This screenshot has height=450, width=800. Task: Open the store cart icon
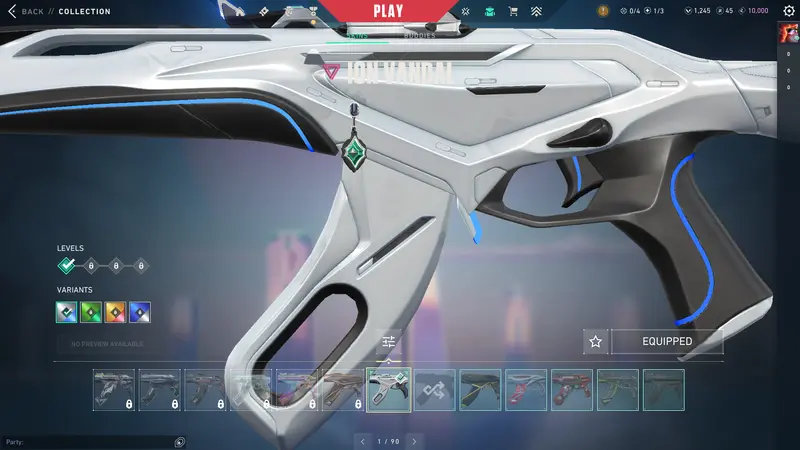pyautogui.click(x=513, y=11)
